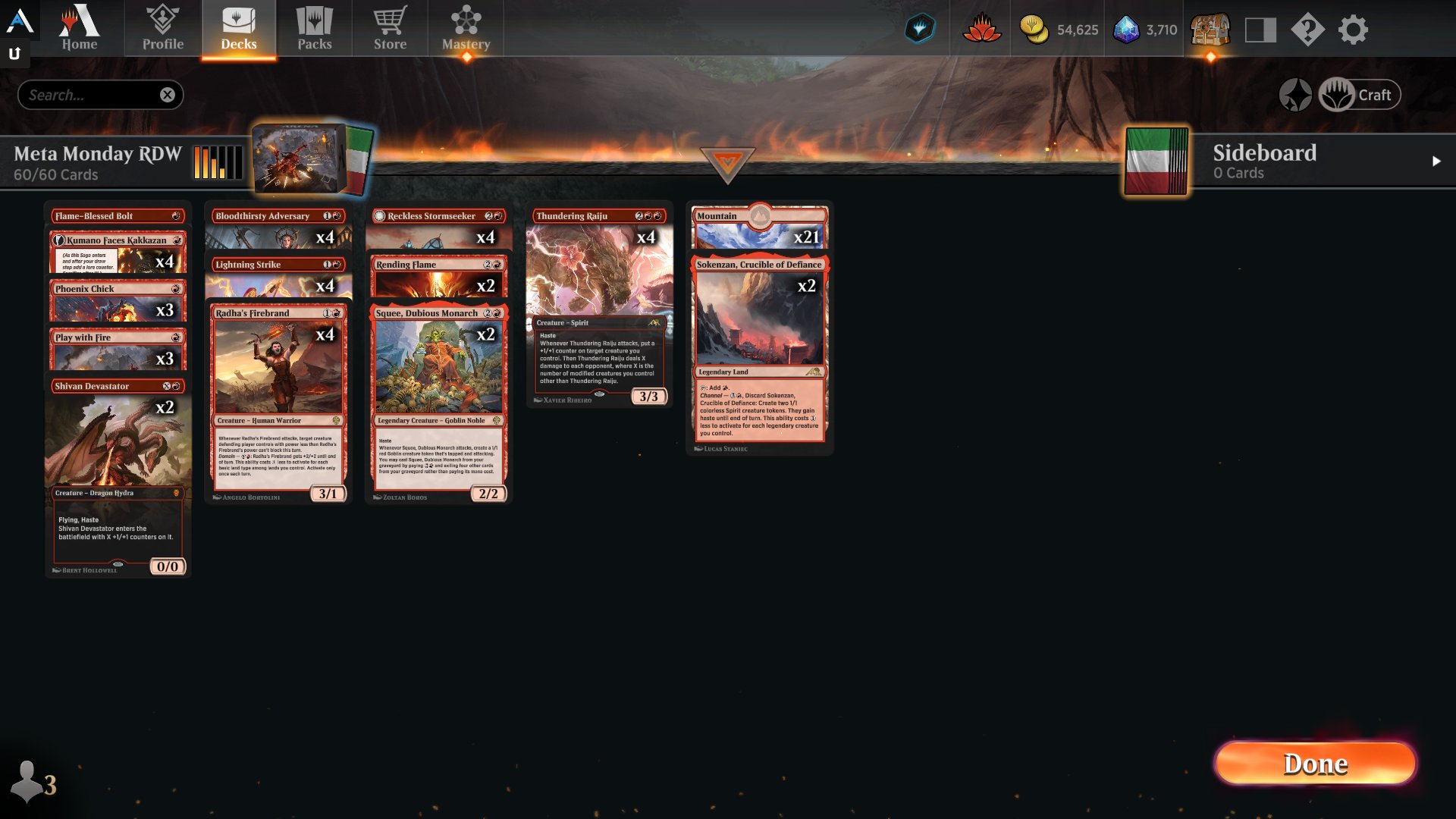
Task: Click the back arrow below the logo
Action: [14, 55]
